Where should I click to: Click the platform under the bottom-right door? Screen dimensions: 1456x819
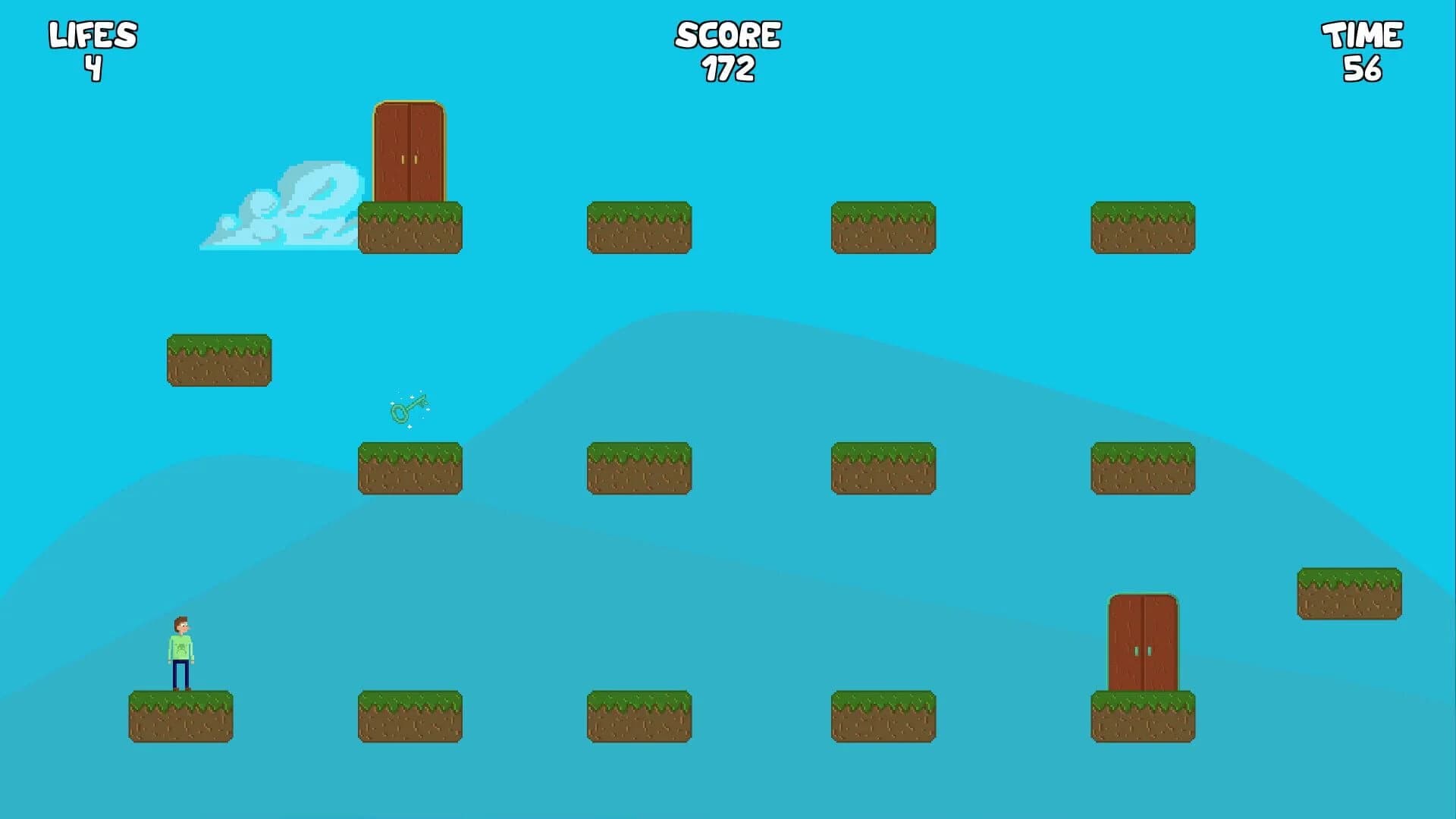pyautogui.click(x=1141, y=717)
